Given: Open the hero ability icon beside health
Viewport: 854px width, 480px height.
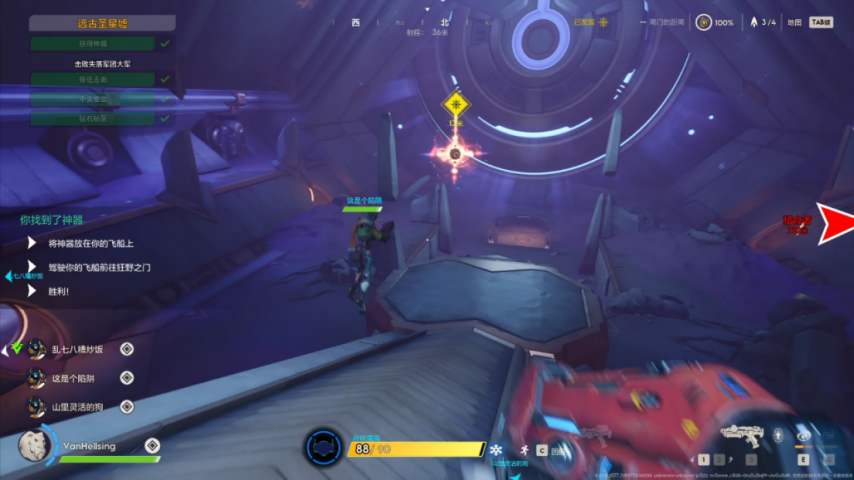Looking at the screenshot, I should (x=323, y=447).
